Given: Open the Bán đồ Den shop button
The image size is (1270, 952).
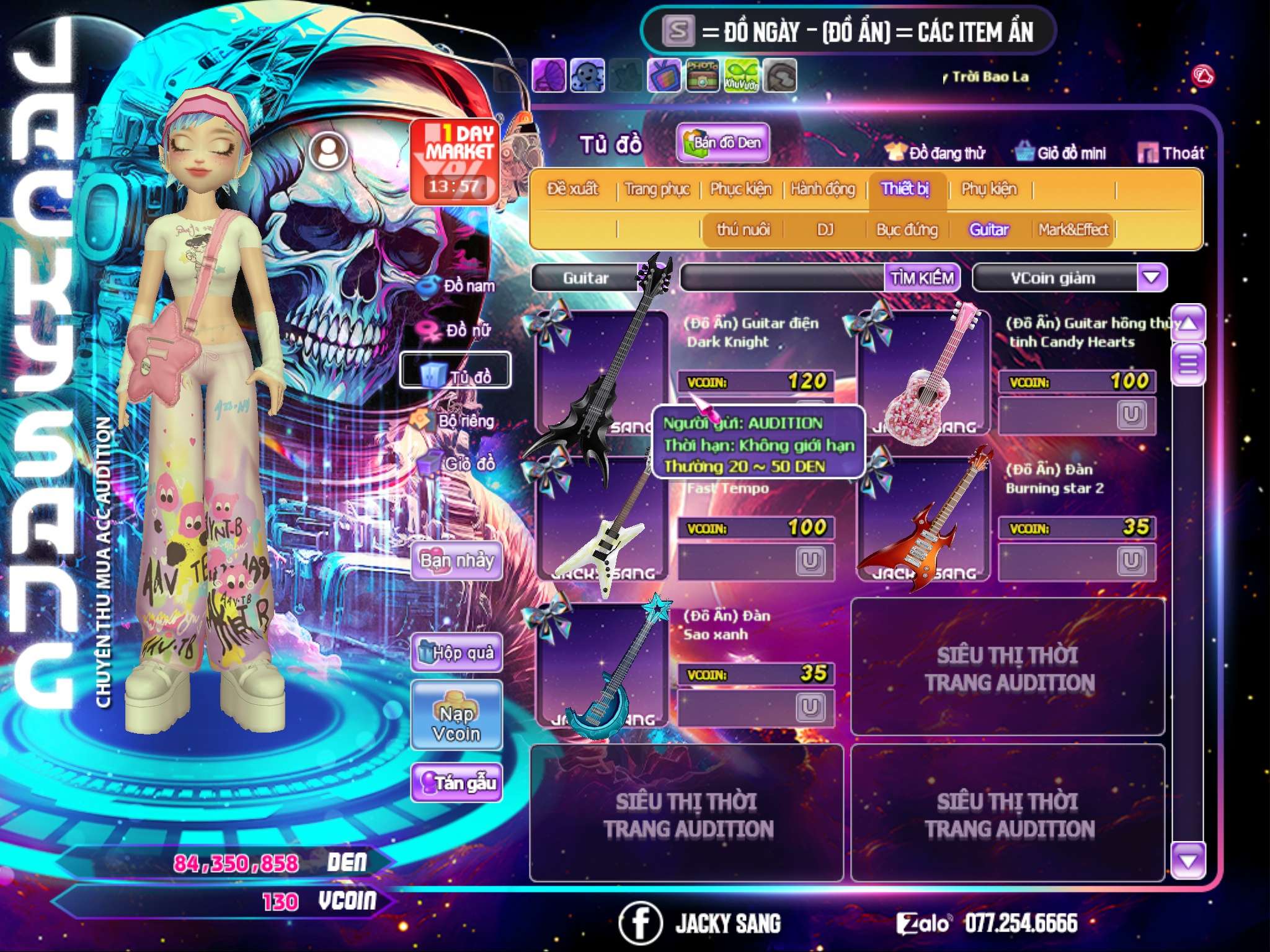Looking at the screenshot, I should tap(723, 143).
